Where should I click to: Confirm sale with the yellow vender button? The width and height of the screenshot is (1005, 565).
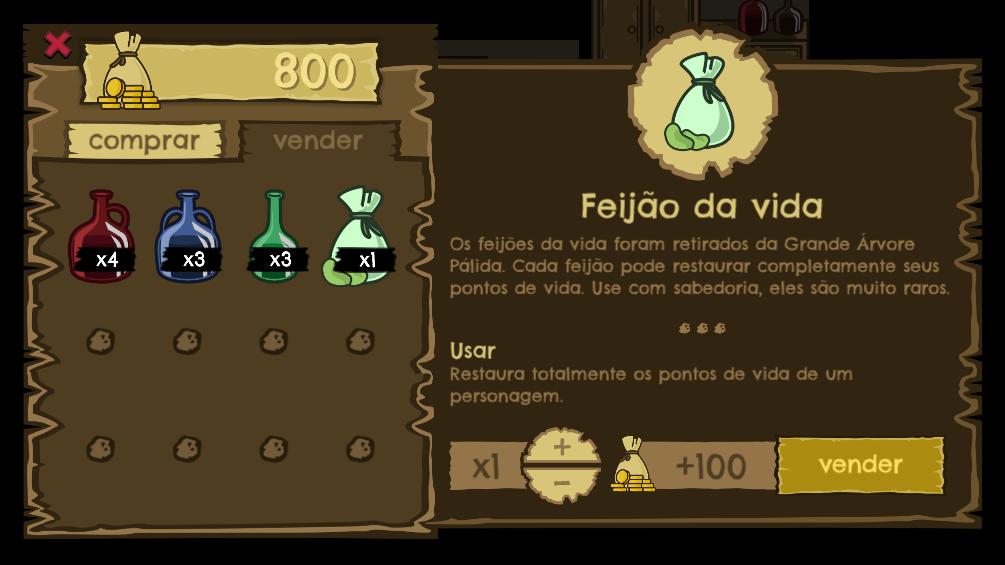pyautogui.click(x=860, y=465)
